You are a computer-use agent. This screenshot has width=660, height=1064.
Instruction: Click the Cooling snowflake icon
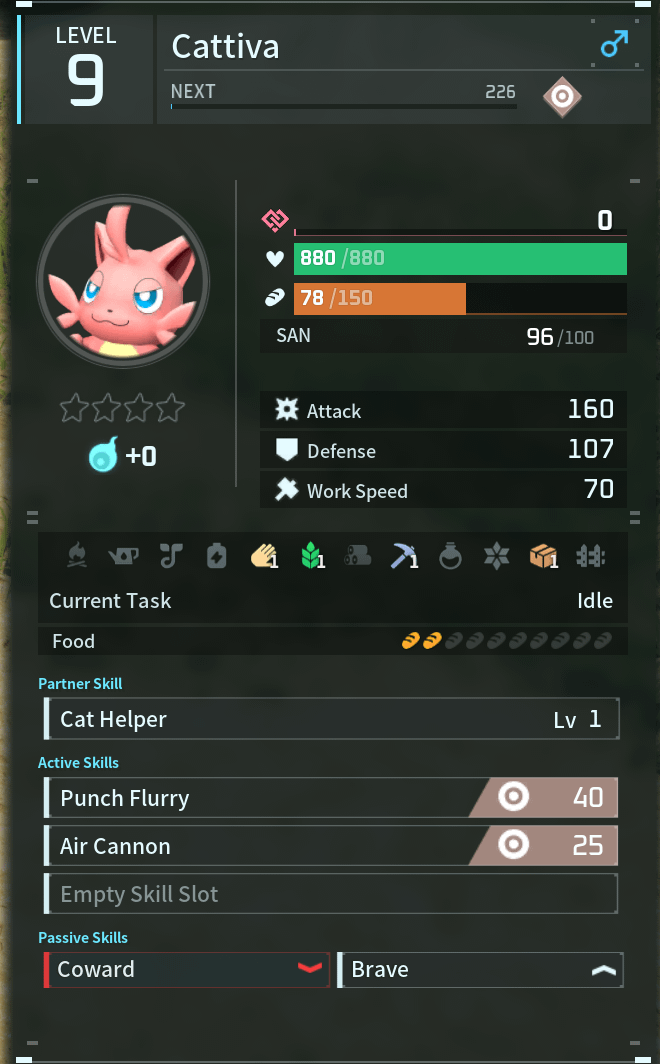[x=496, y=556]
